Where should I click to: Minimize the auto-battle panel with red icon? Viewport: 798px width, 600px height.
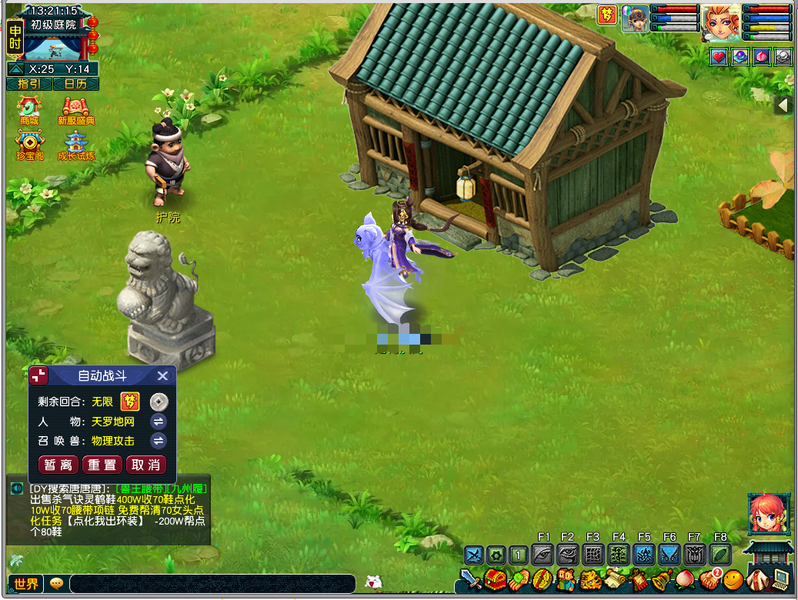(39, 376)
